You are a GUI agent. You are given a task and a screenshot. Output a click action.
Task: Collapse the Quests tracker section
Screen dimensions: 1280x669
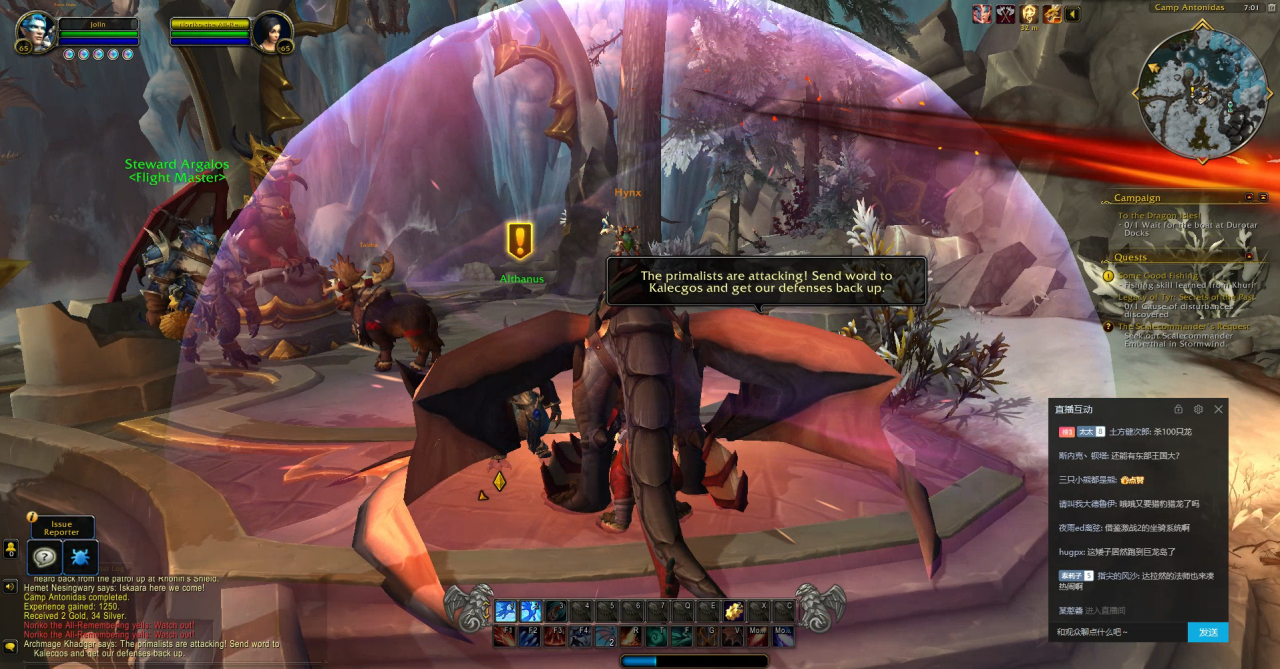click(1249, 256)
